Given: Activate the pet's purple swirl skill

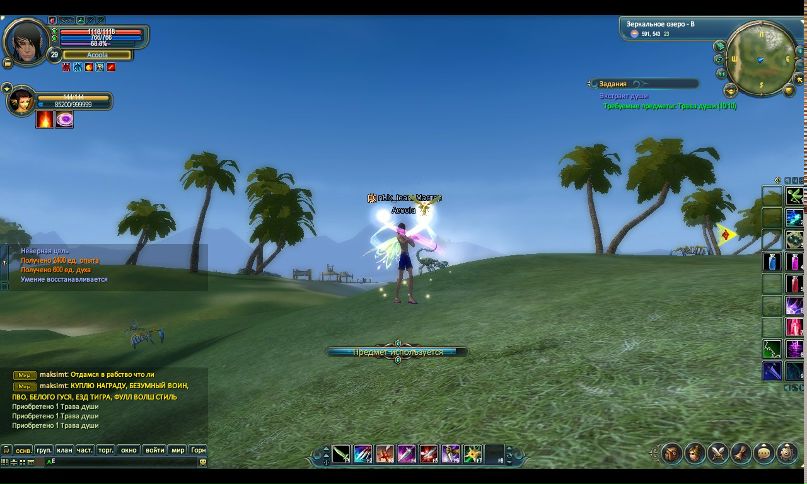Looking at the screenshot, I should (65, 120).
